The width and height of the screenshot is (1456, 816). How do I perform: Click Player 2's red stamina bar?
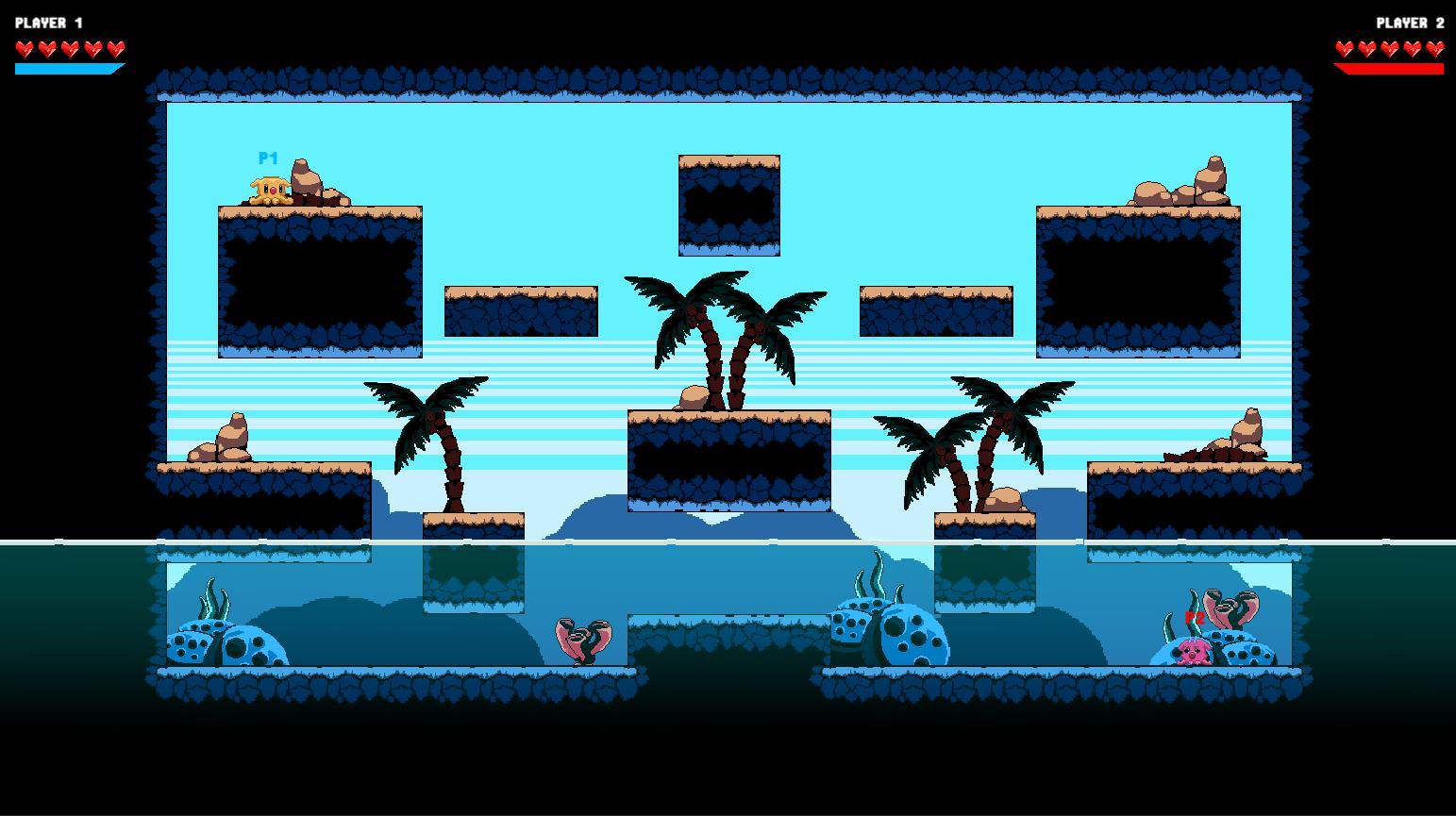pos(1389,68)
